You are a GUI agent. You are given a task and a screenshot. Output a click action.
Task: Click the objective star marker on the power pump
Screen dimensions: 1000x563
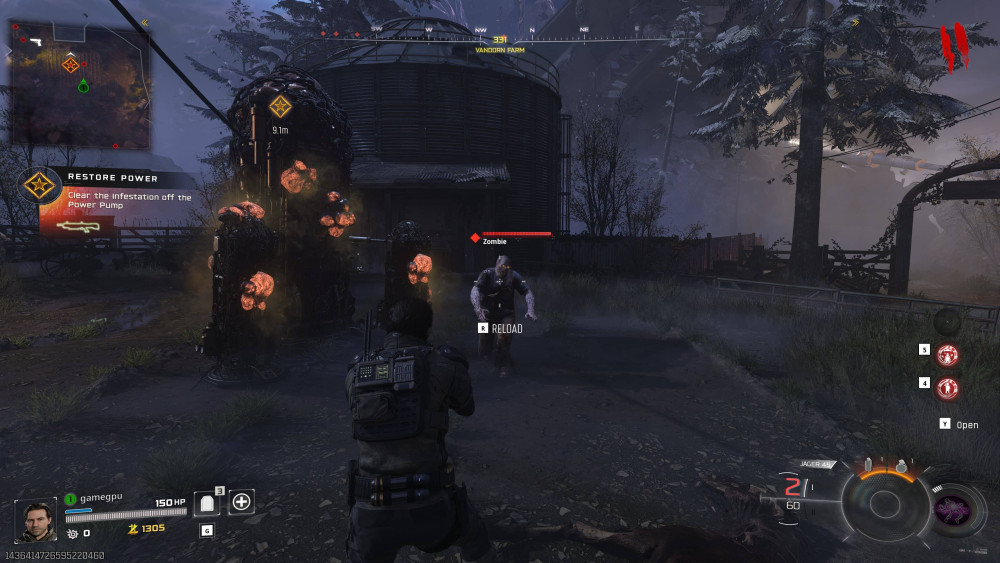coord(280,106)
